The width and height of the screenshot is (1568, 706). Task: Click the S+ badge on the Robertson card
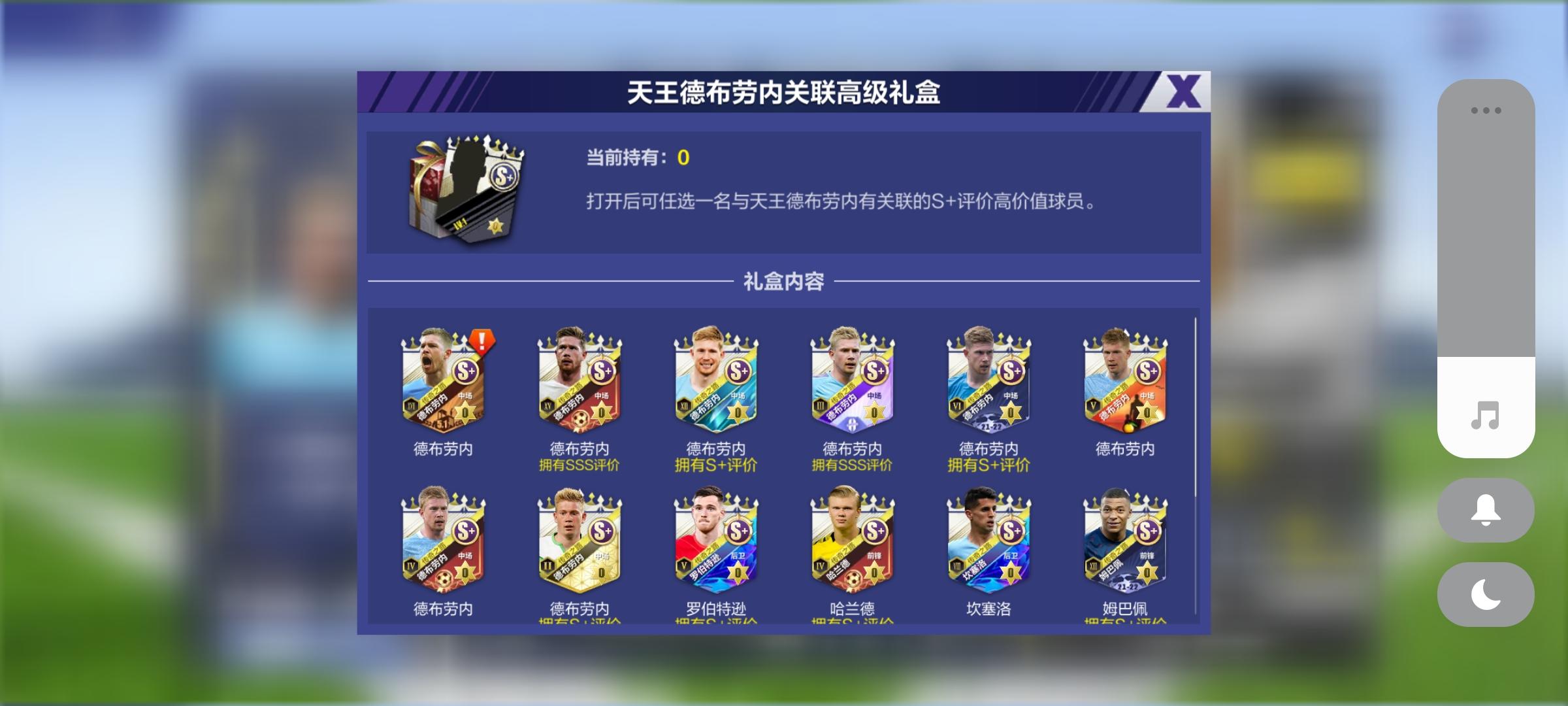point(738,529)
